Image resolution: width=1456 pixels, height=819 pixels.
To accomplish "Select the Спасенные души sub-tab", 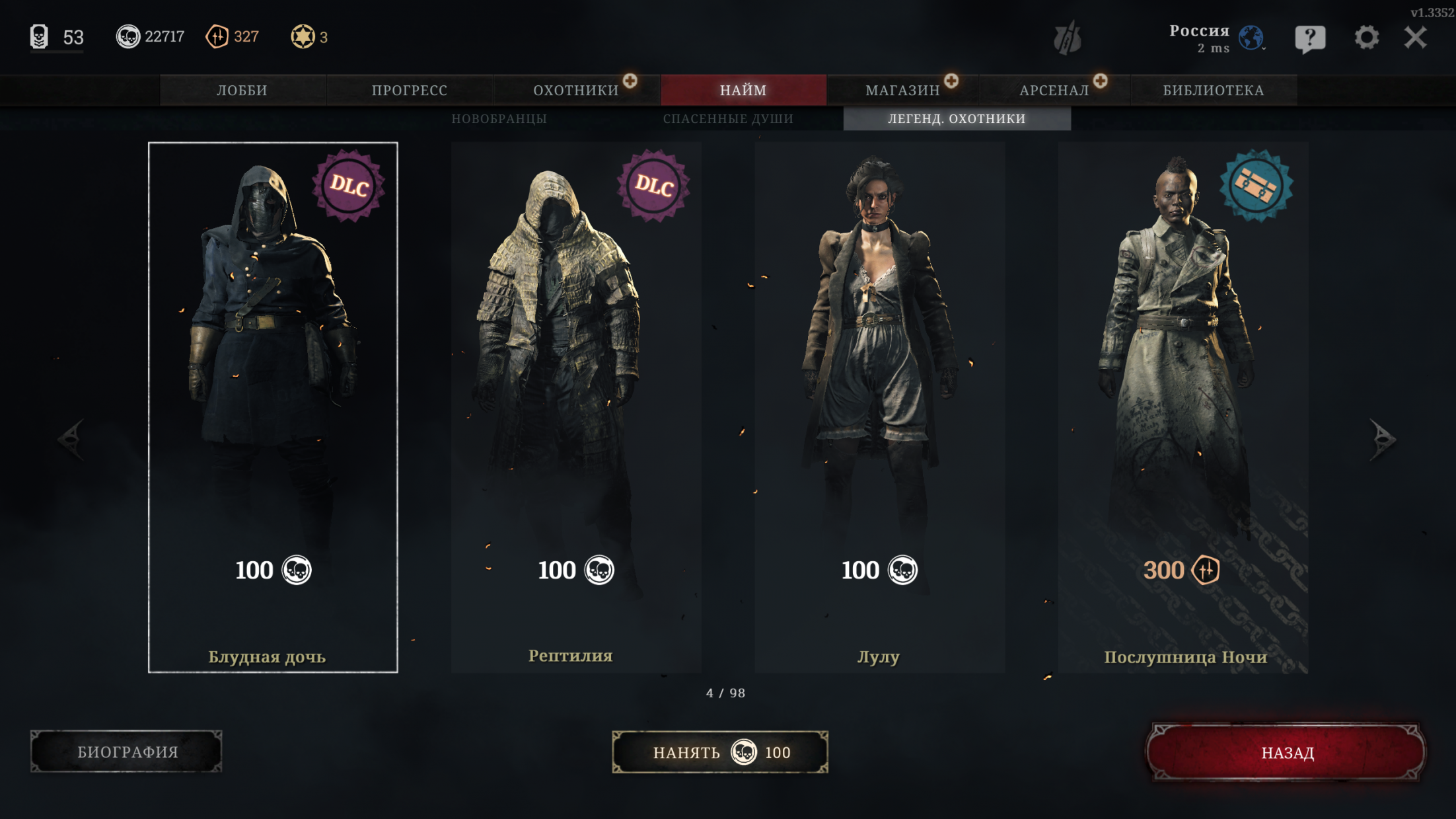I will [728, 119].
